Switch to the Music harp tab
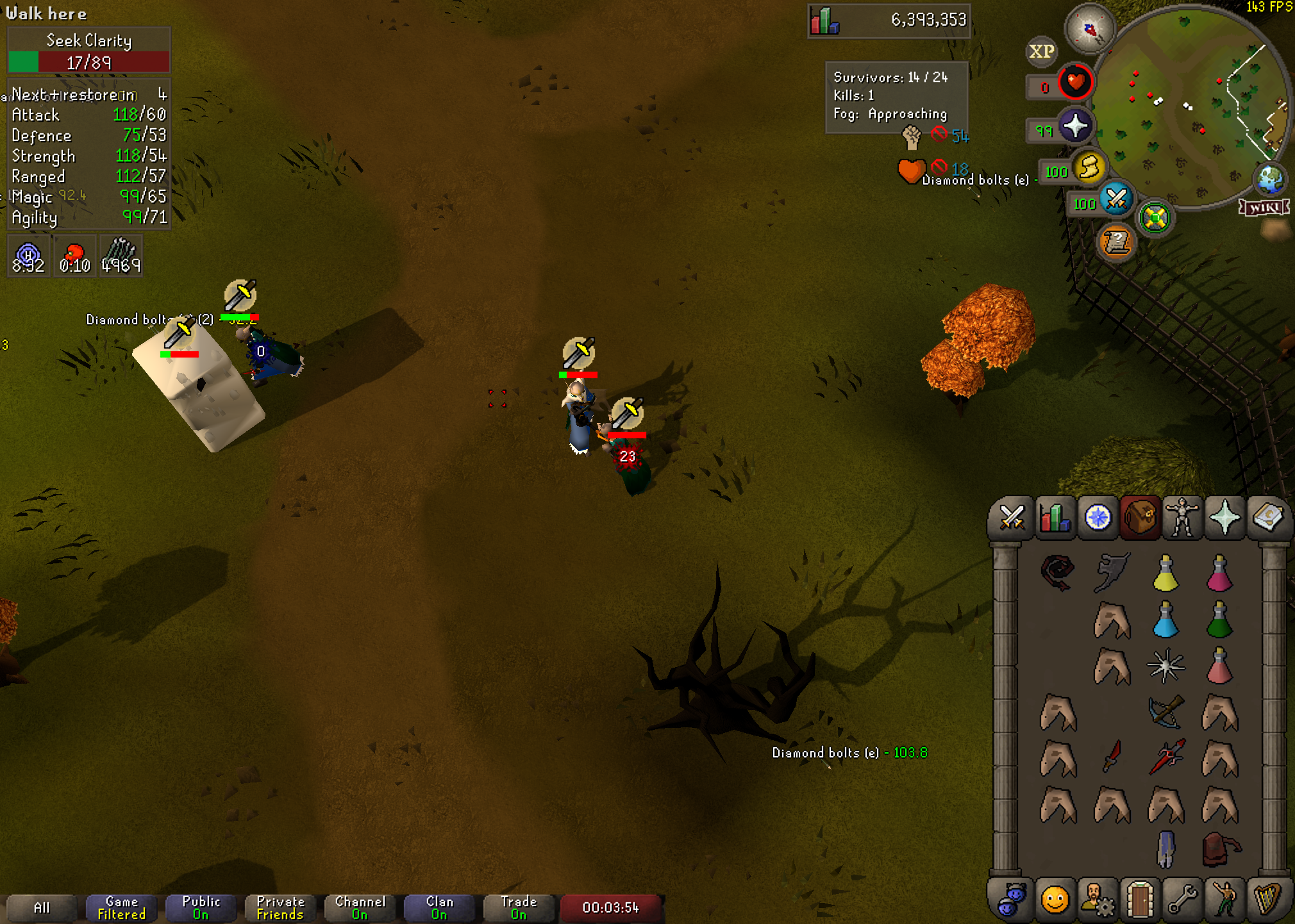 click(1267, 899)
